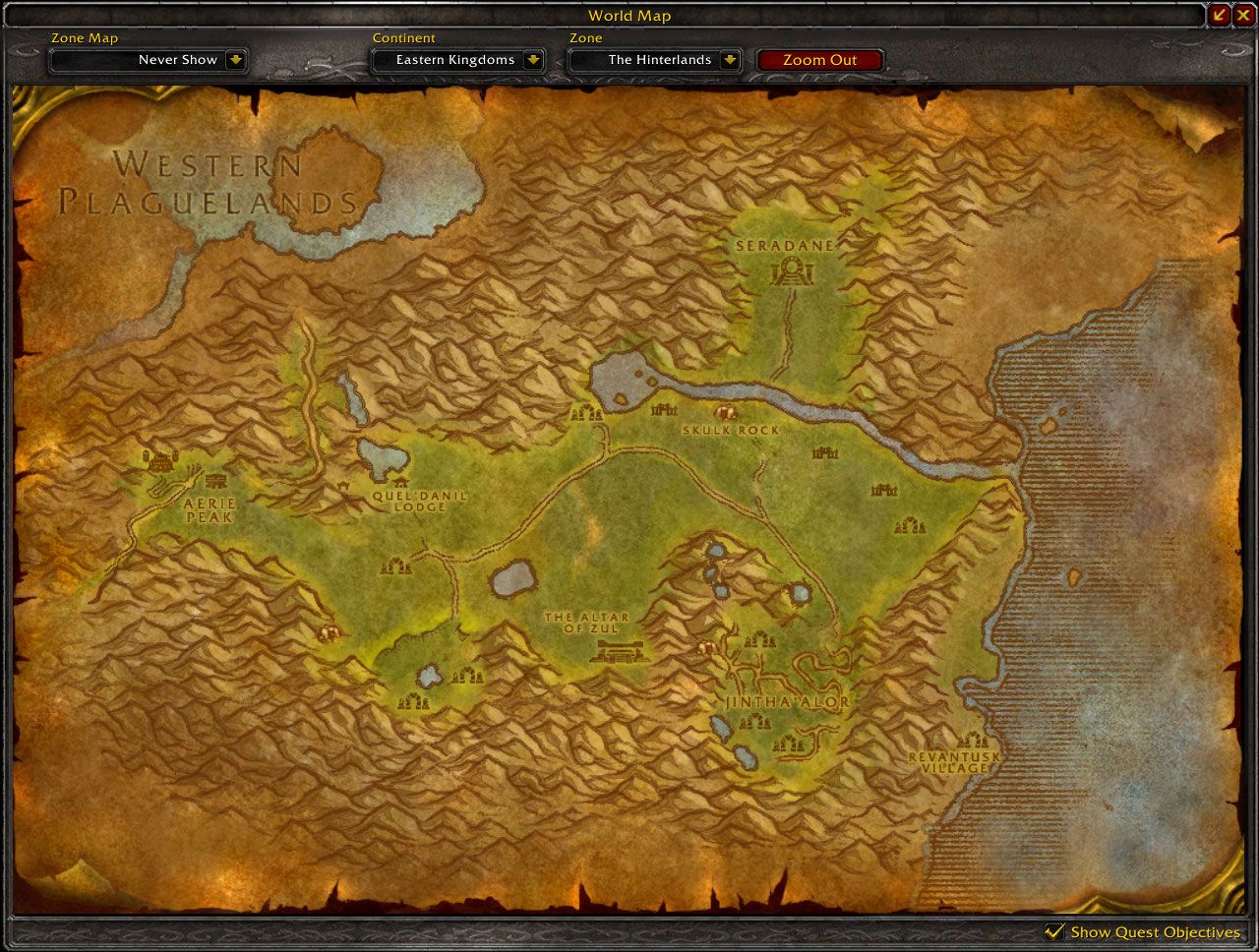Click the Zone Map dropdown arrow slider control
Viewport: 1259px width, 952px height.
tap(237, 59)
